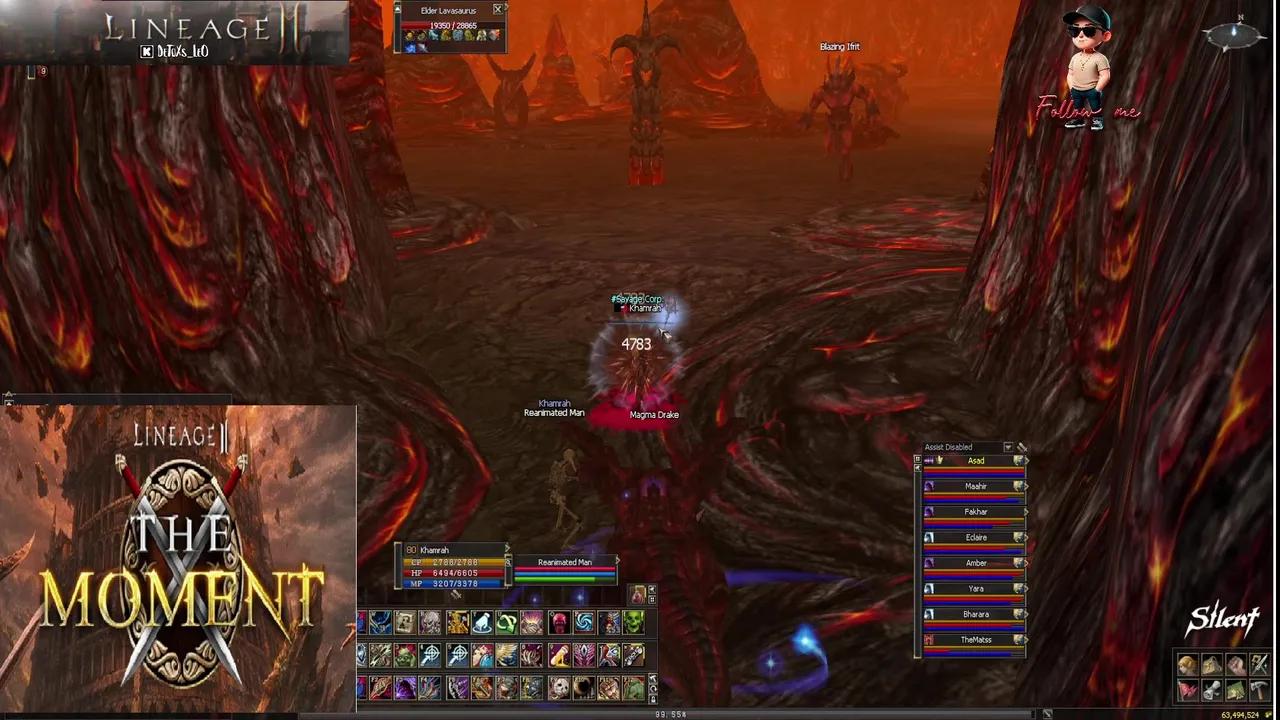Use the green rope snare skill icon
The image size is (1280, 720).
pyautogui.click(x=505, y=622)
